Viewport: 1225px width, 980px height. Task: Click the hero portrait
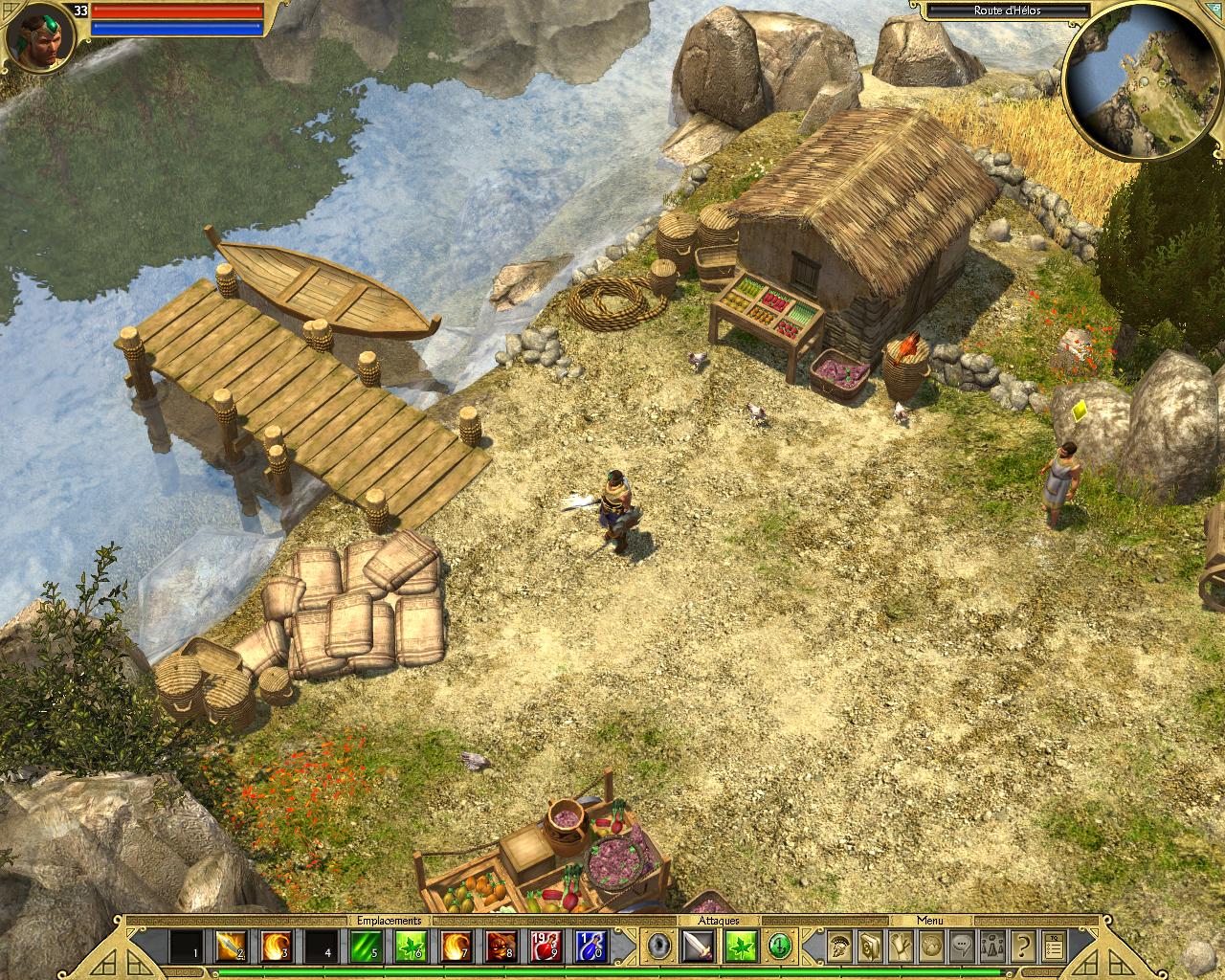click(x=35, y=36)
